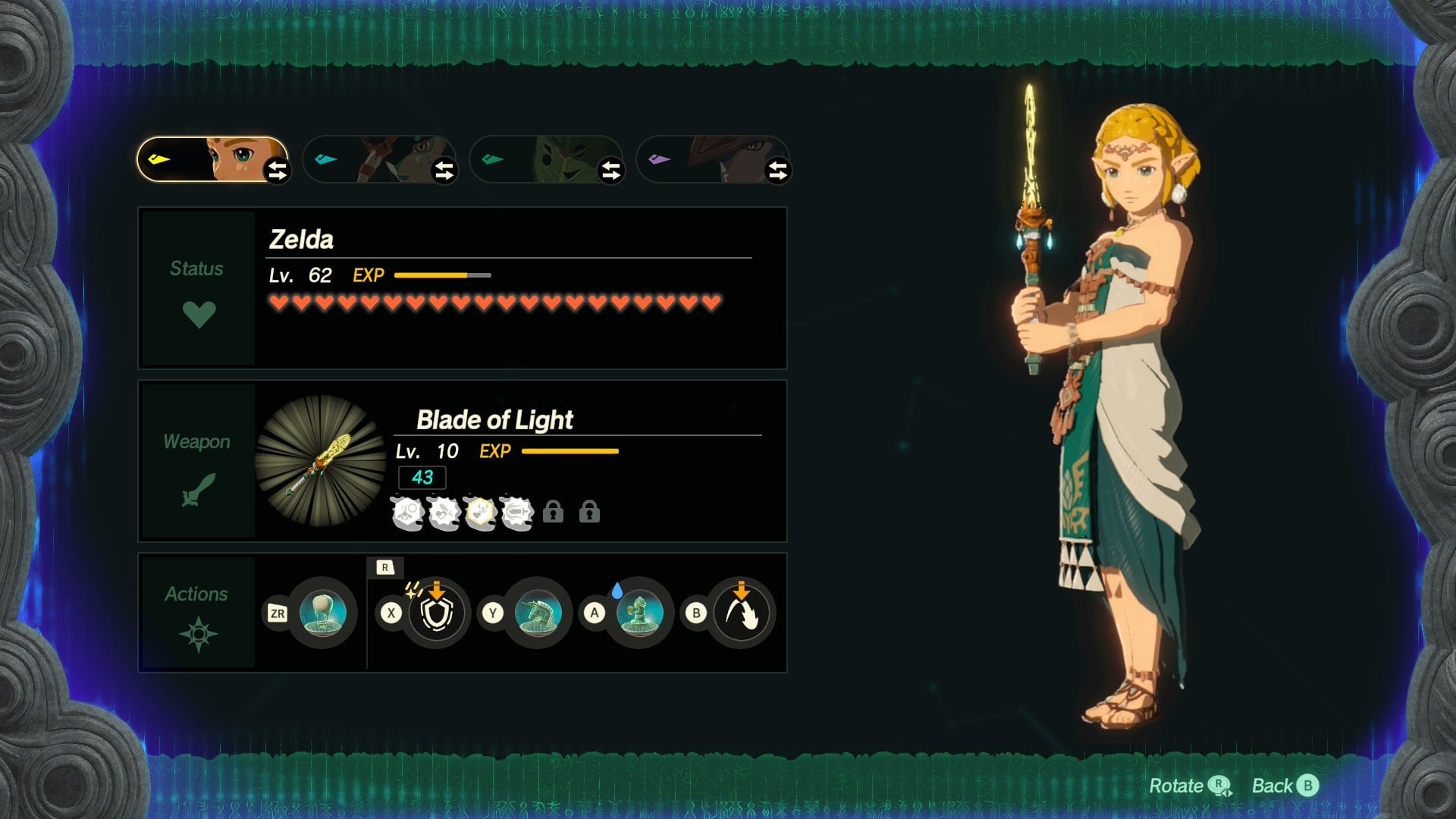Open the Weapon section

(x=197, y=461)
